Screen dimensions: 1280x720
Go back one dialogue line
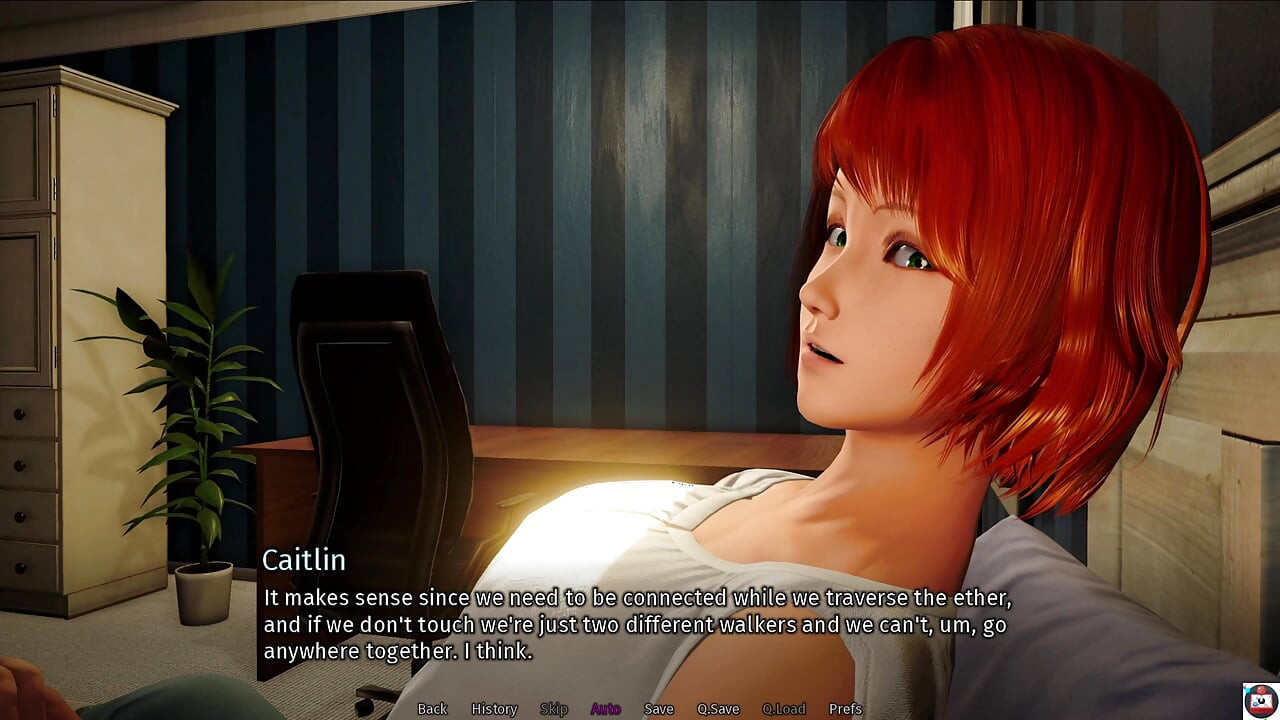[432, 709]
